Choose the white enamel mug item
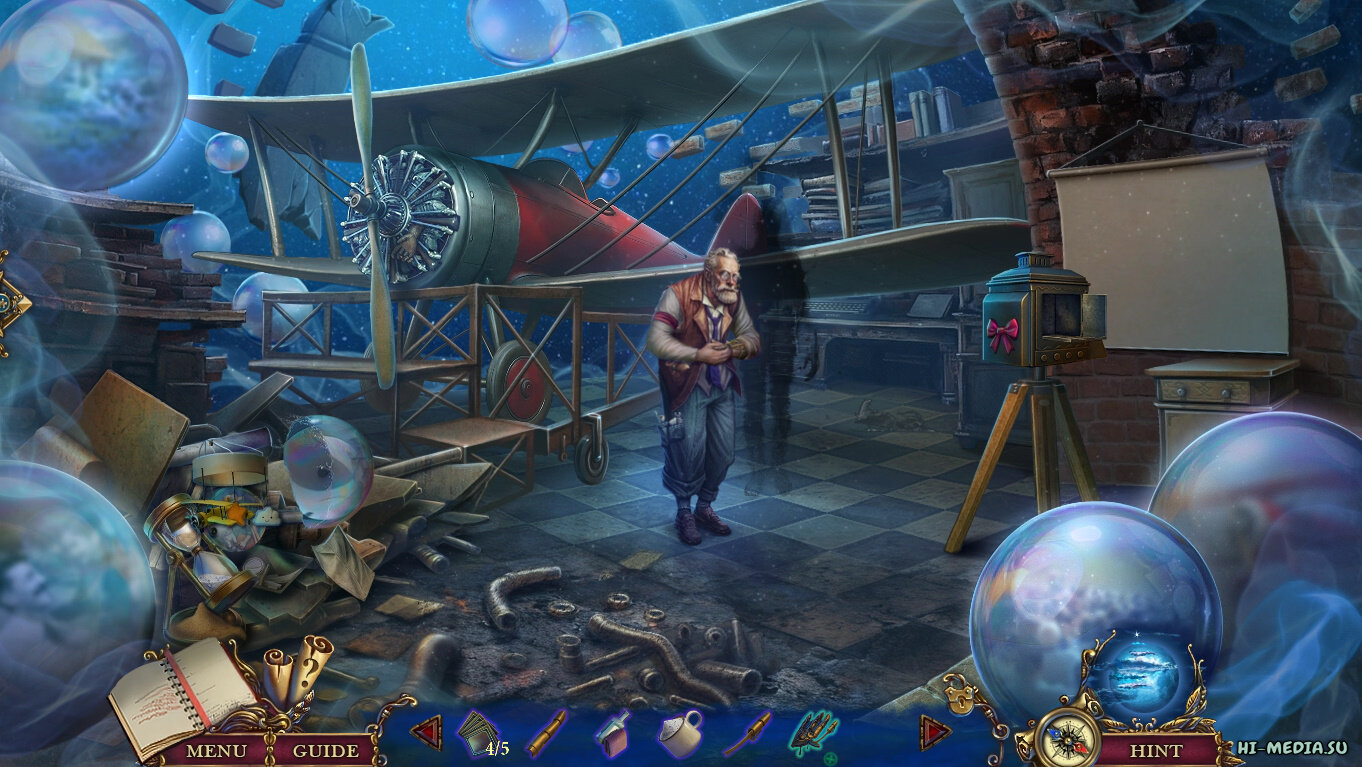Image resolution: width=1362 pixels, height=767 pixels. click(x=680, y=733)
